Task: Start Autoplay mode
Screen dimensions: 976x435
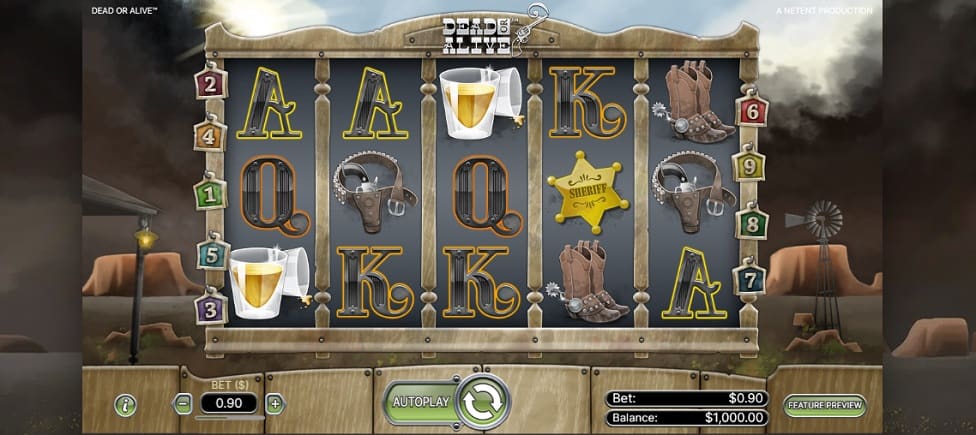Action: tap(419, 402)
